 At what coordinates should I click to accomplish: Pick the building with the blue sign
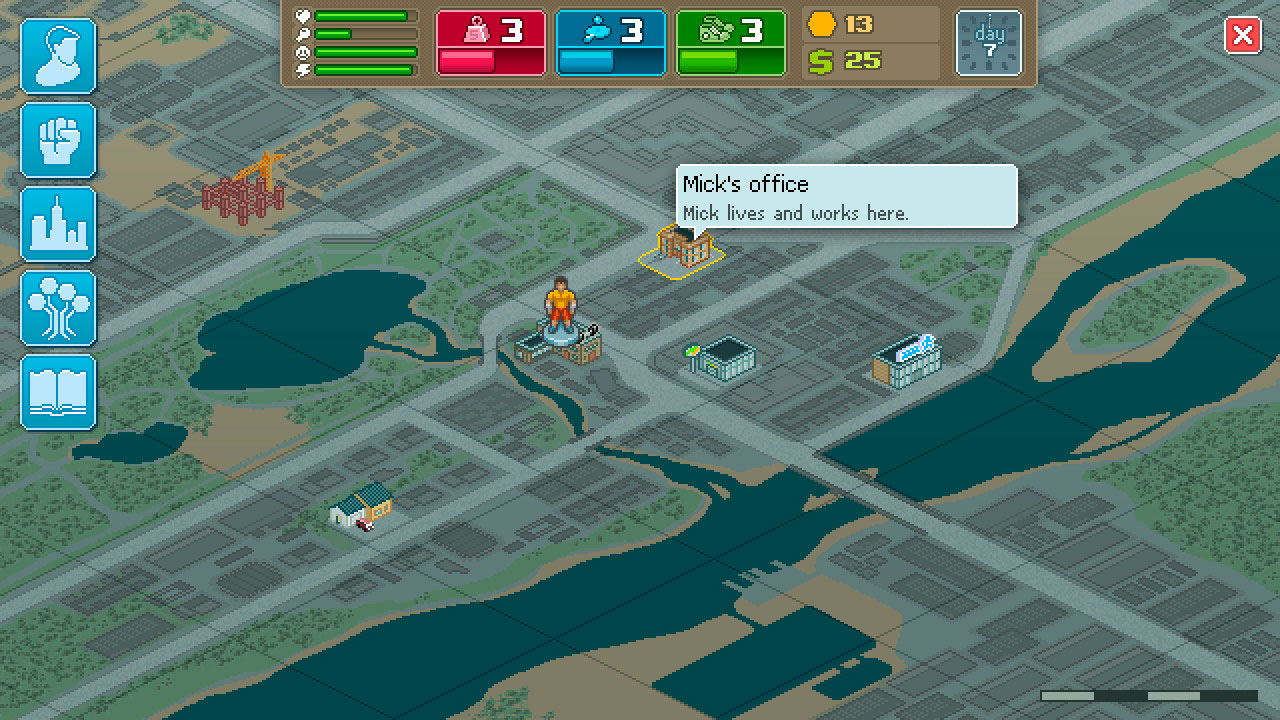pyautogui.click(x=906, y=360)
